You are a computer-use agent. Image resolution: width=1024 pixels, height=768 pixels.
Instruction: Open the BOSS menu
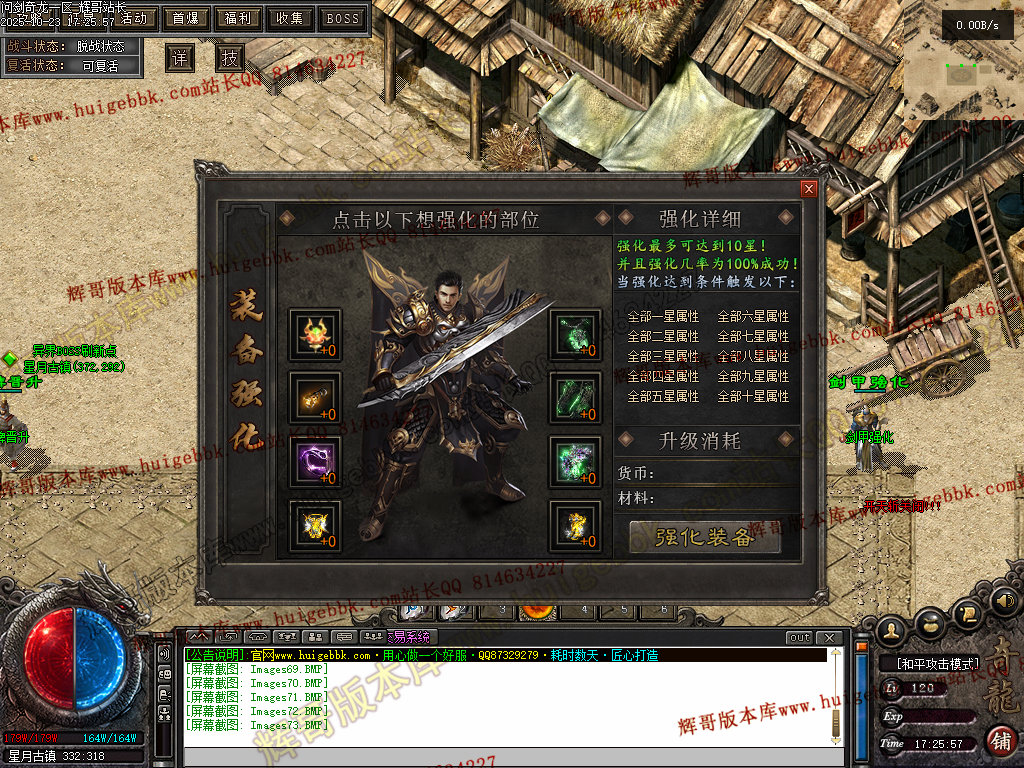[343, 18]
